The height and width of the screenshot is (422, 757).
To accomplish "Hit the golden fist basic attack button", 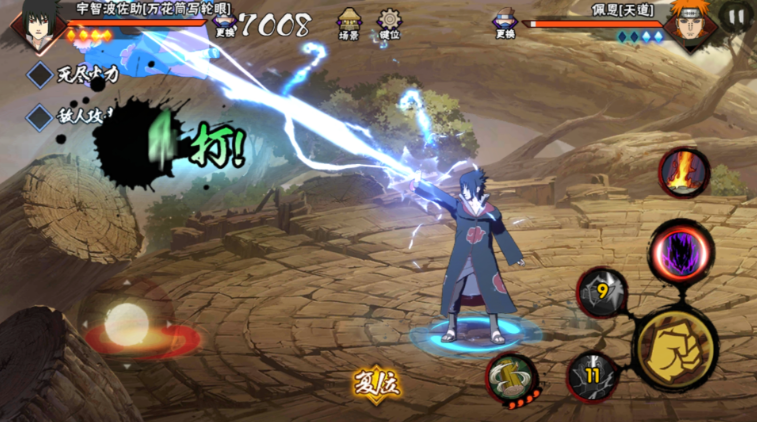I will 674,348.
